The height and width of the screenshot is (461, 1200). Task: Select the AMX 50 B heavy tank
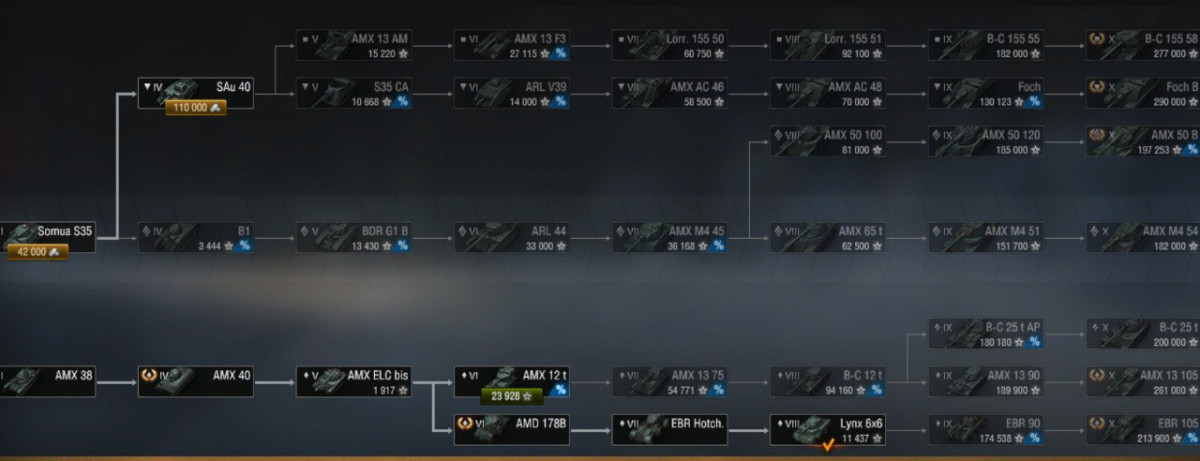(1143, 141)
